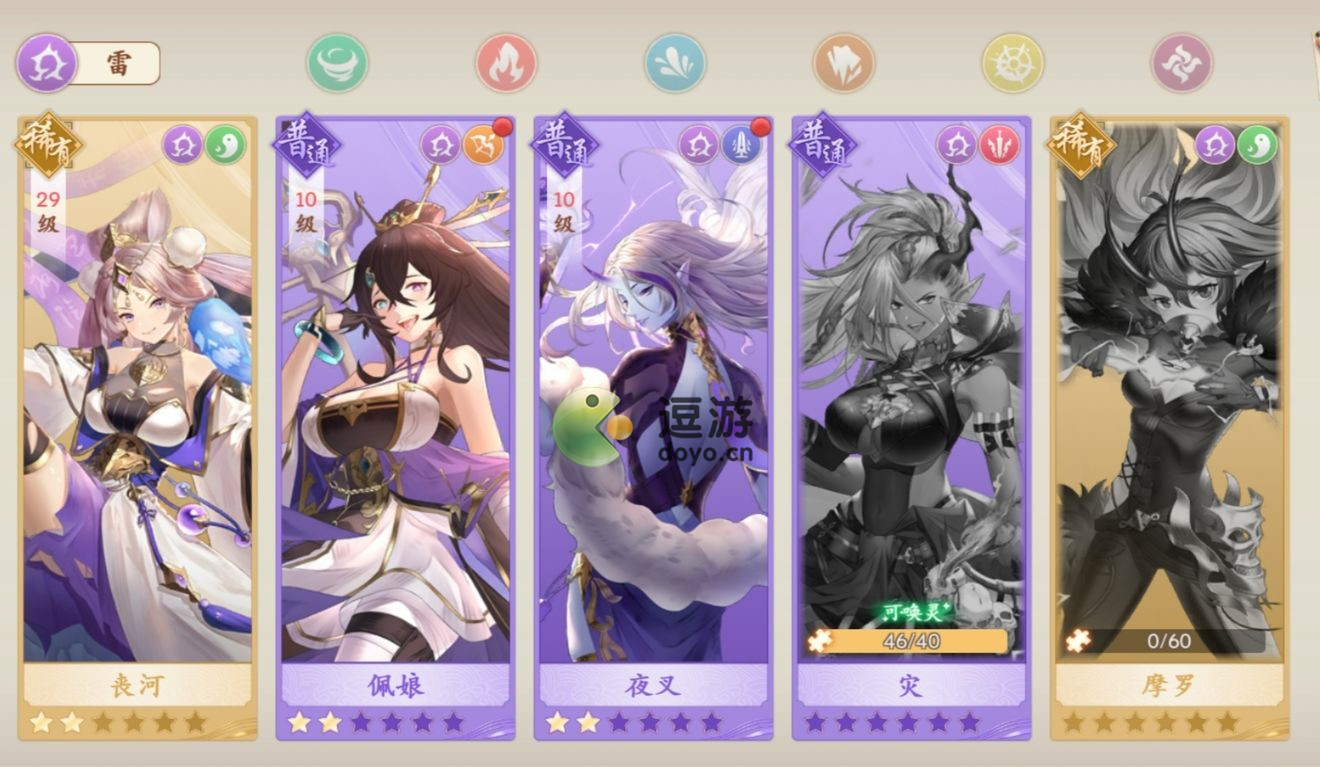Switch to the green wind element filter
Viewport: 1320px width, 767px height.
point(338,62)
